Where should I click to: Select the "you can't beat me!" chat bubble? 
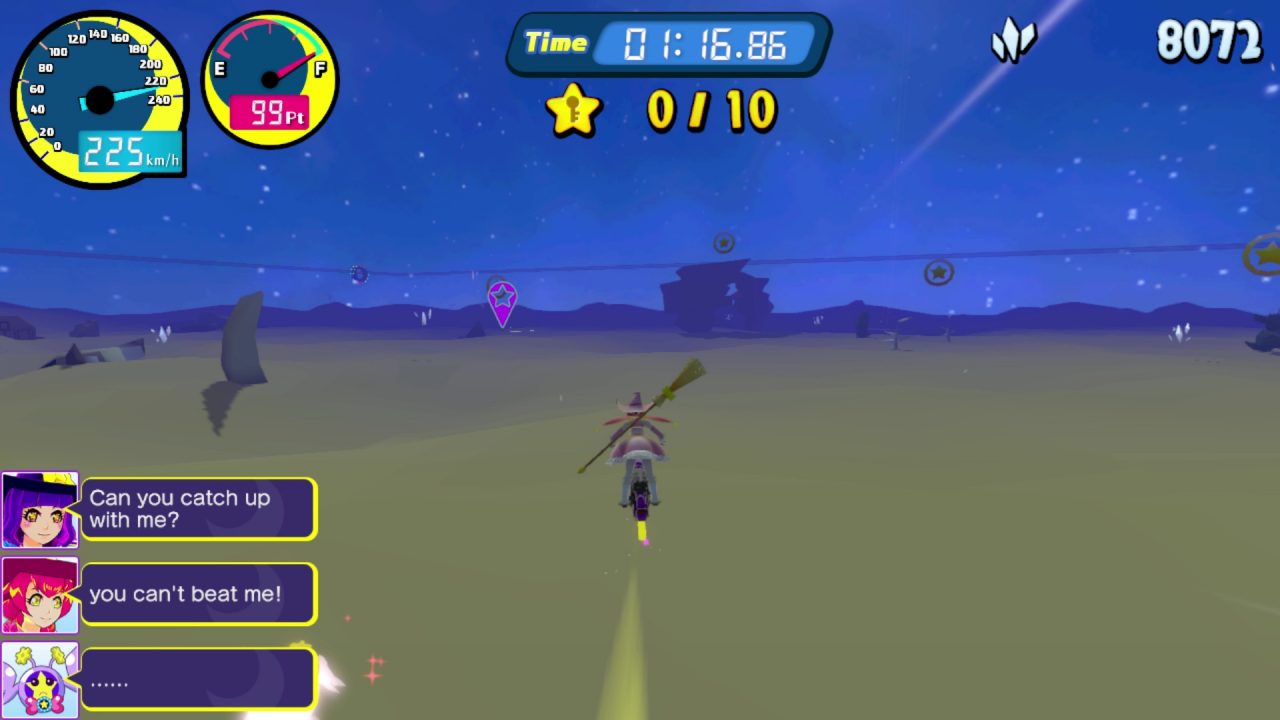click(198, 594)
